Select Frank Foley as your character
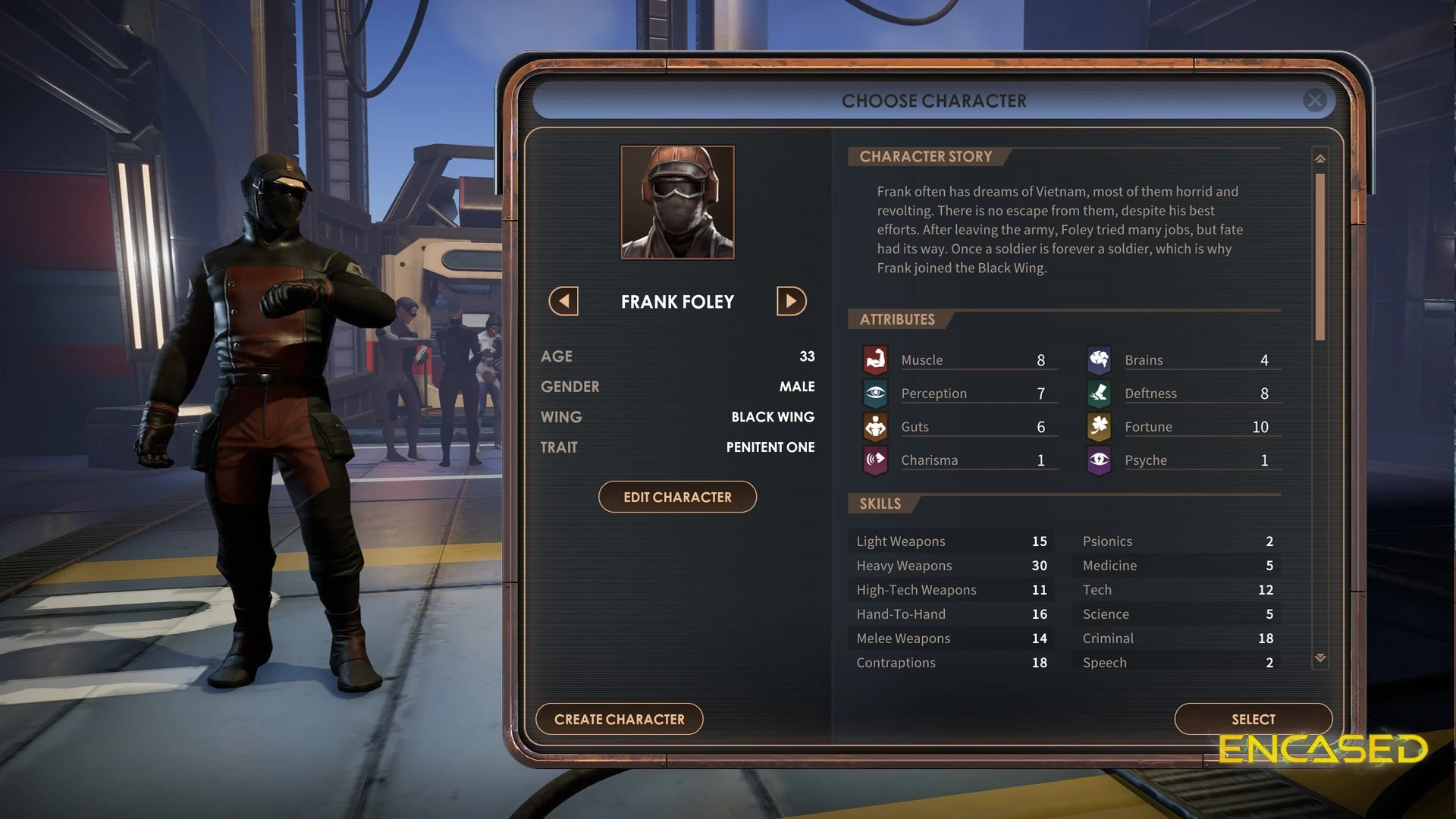The height and width of the screenshot is (819, 1456). coord(1253,719)
